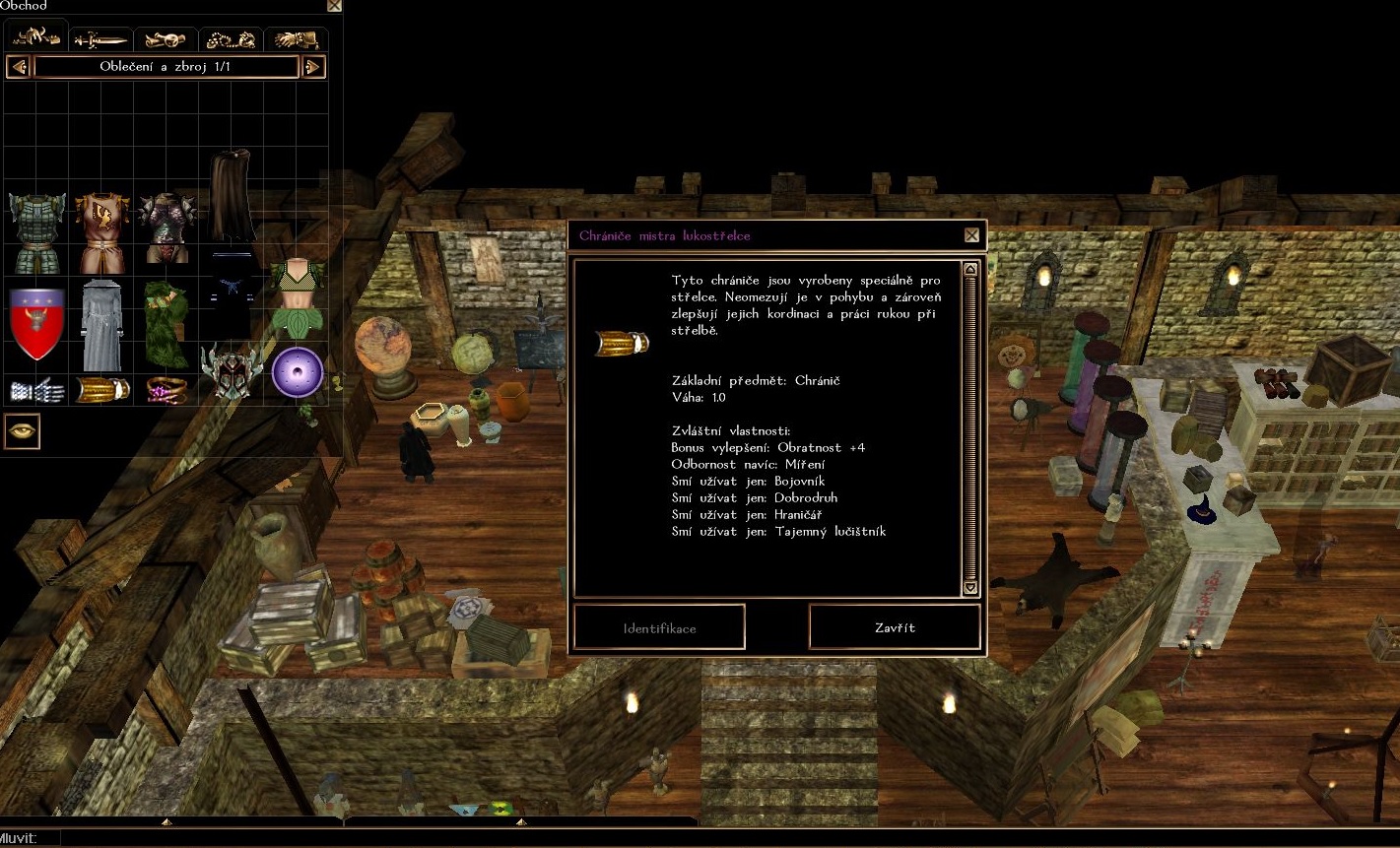This screenshot has height=848, width=1400.
Task: Choose the silver chain gauntlets
Action: [36, 390]
